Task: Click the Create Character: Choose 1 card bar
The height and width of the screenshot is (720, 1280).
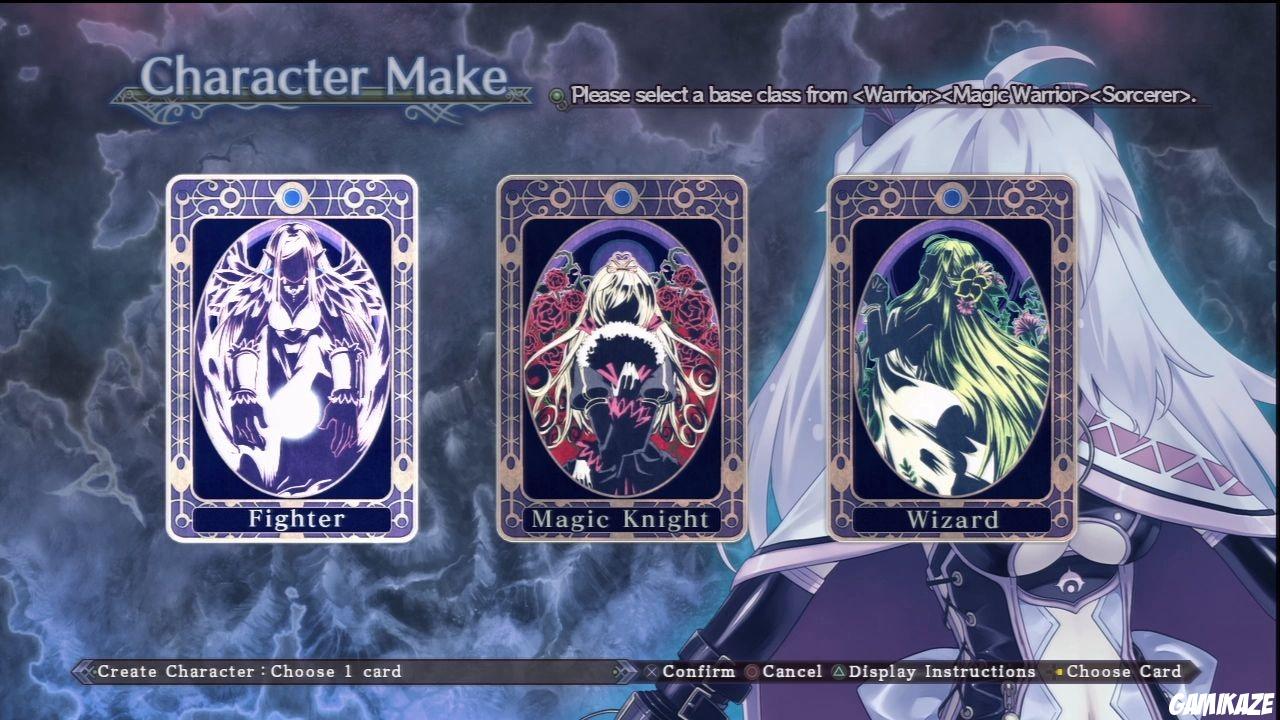Action: point(245,671)
